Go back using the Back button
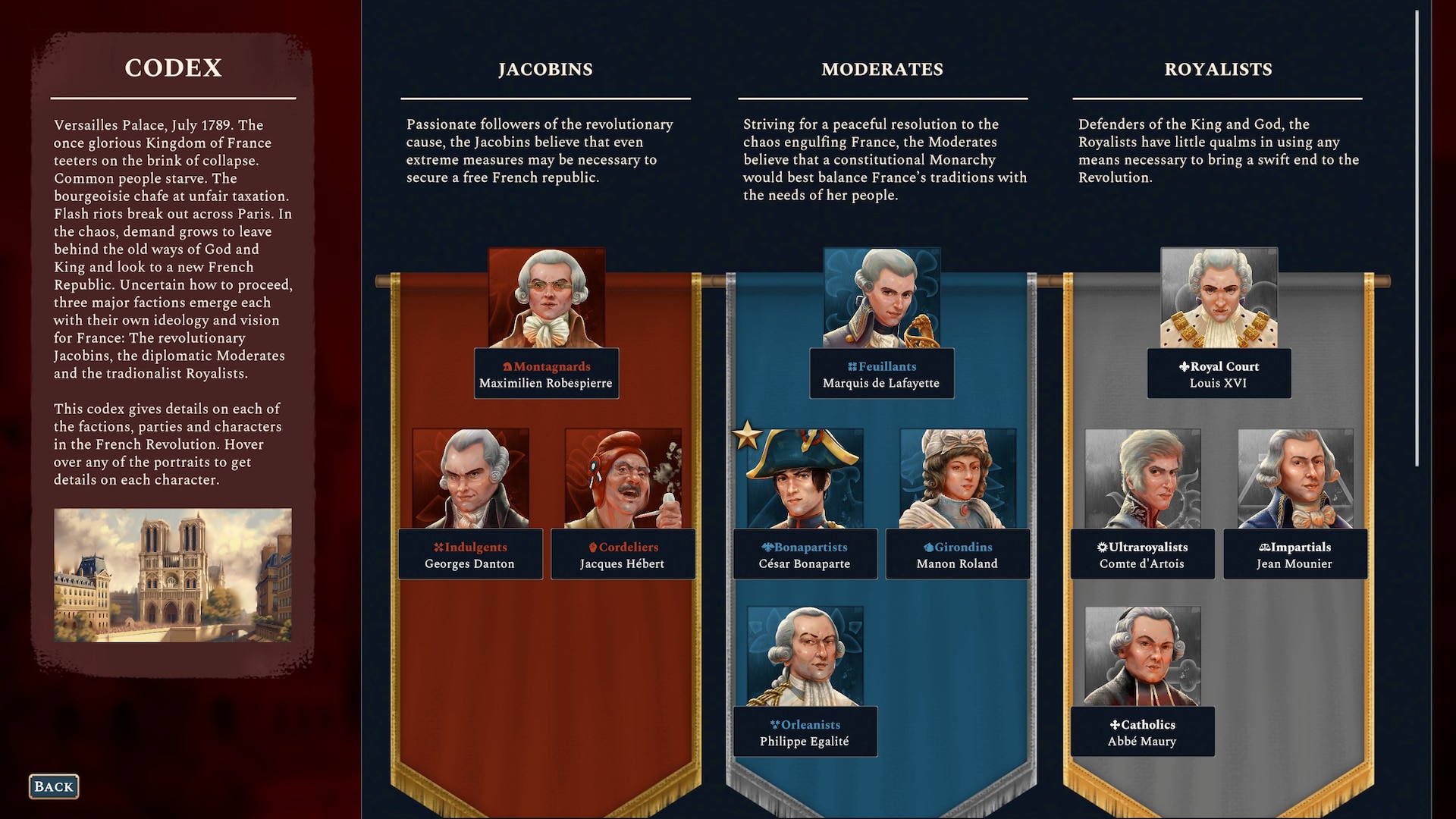 coord(54,786)
